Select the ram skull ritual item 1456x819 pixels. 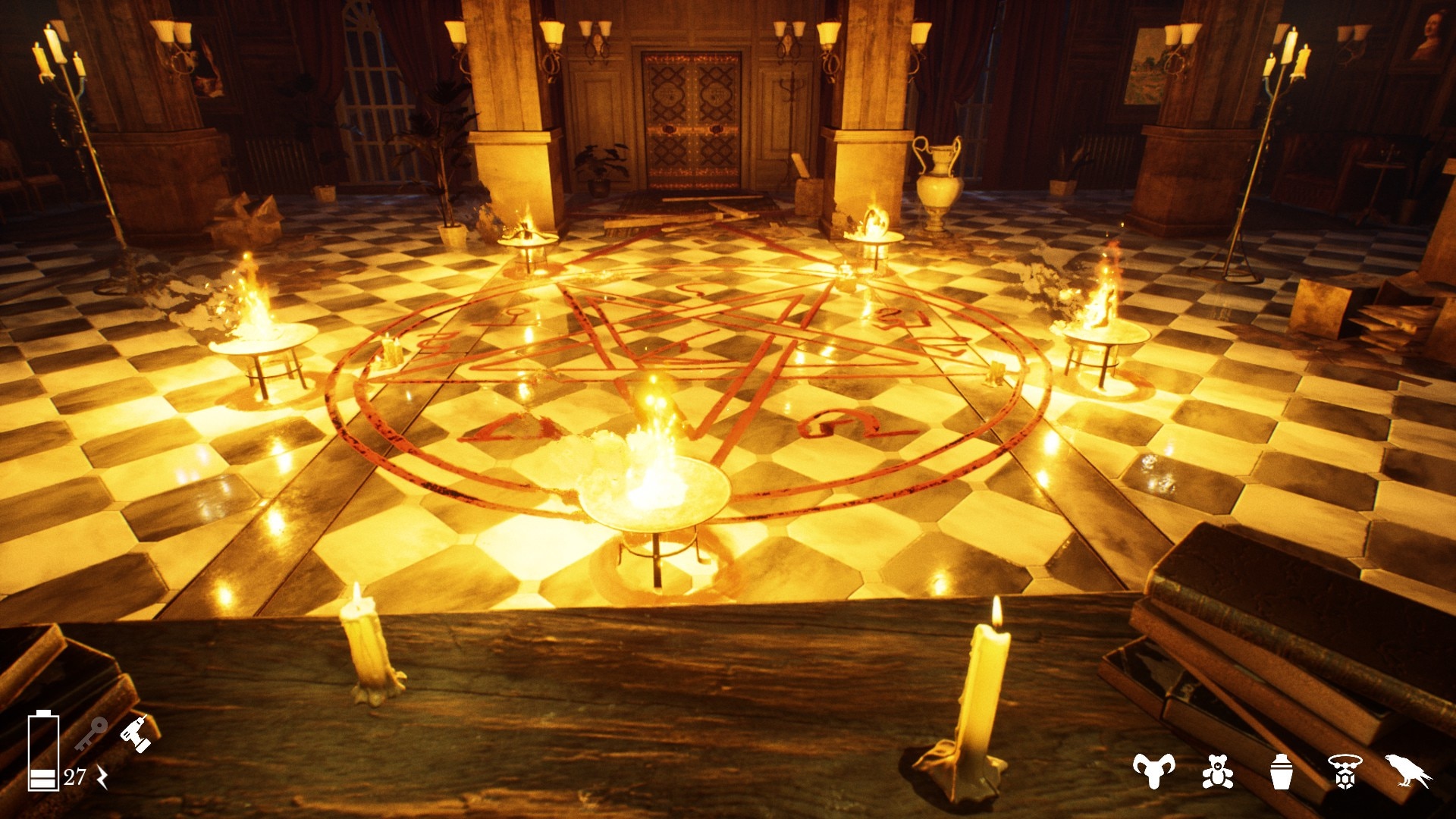point(1153,770)
